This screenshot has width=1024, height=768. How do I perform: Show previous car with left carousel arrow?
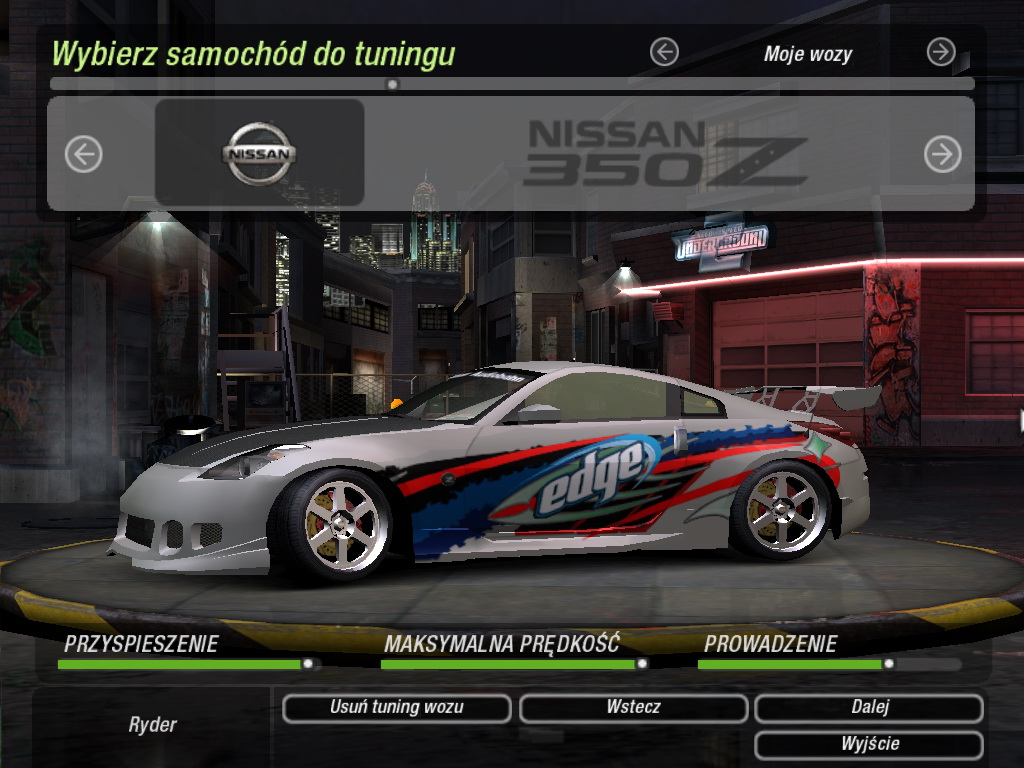(x=84, y=154)
